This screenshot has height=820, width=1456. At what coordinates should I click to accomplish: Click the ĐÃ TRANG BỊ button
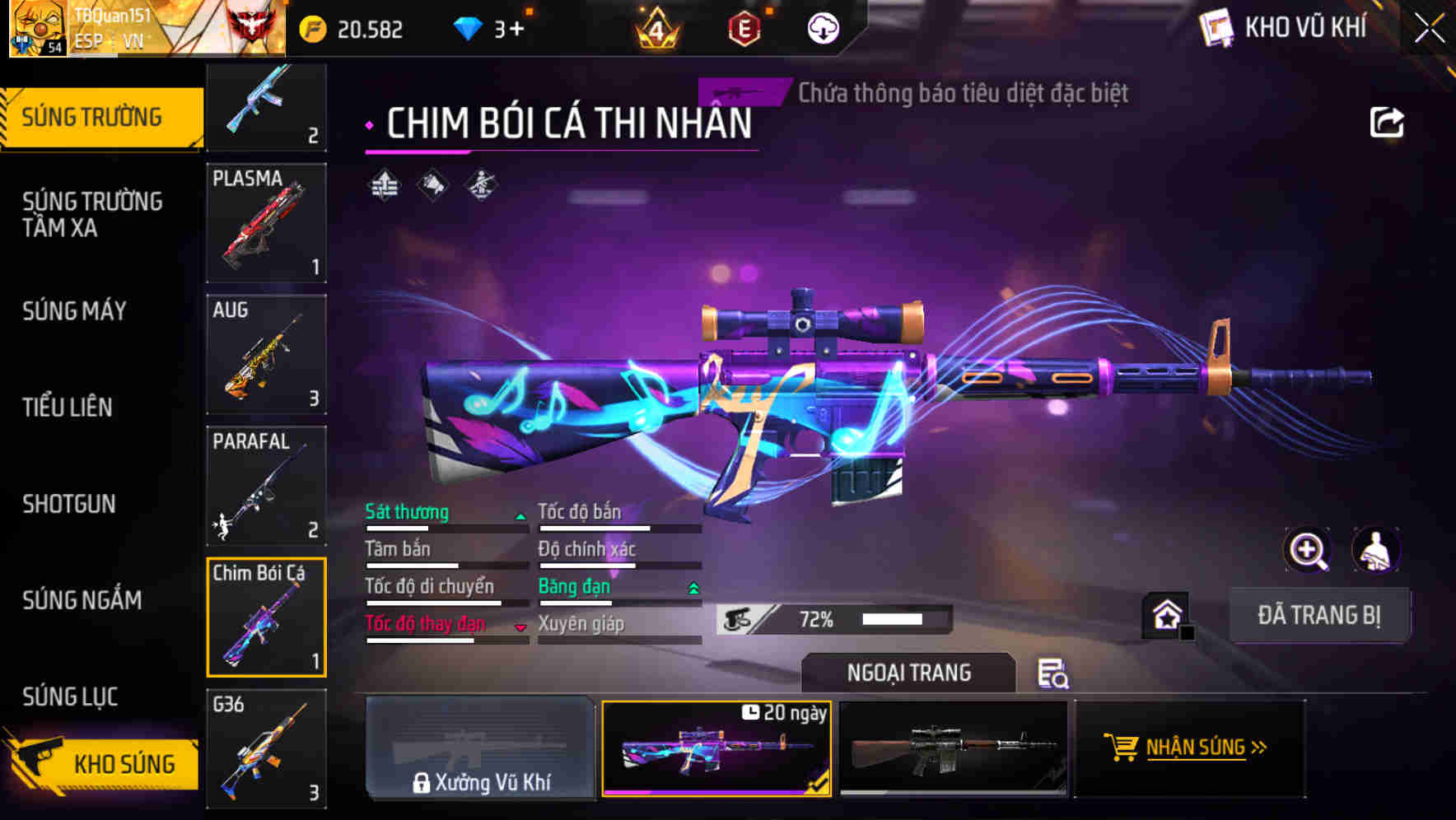pos(1319,614)
